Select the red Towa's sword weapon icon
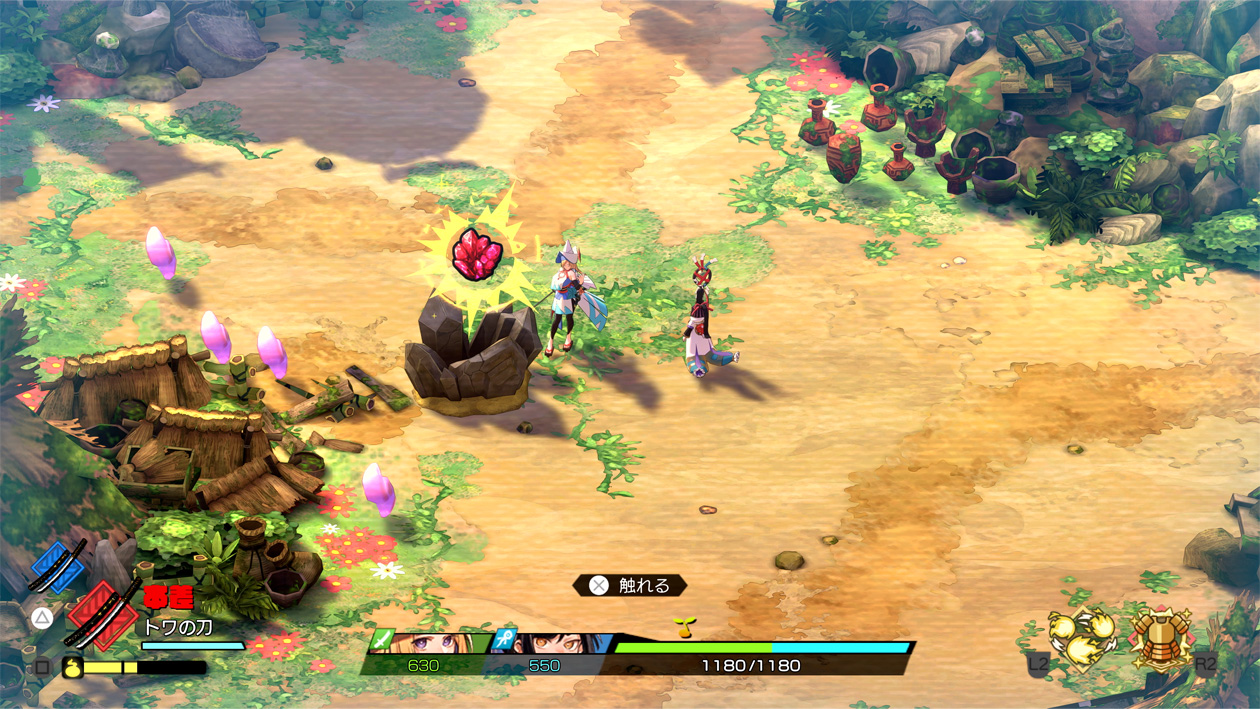Viewport: 1260px width, 709px height. 102,615
